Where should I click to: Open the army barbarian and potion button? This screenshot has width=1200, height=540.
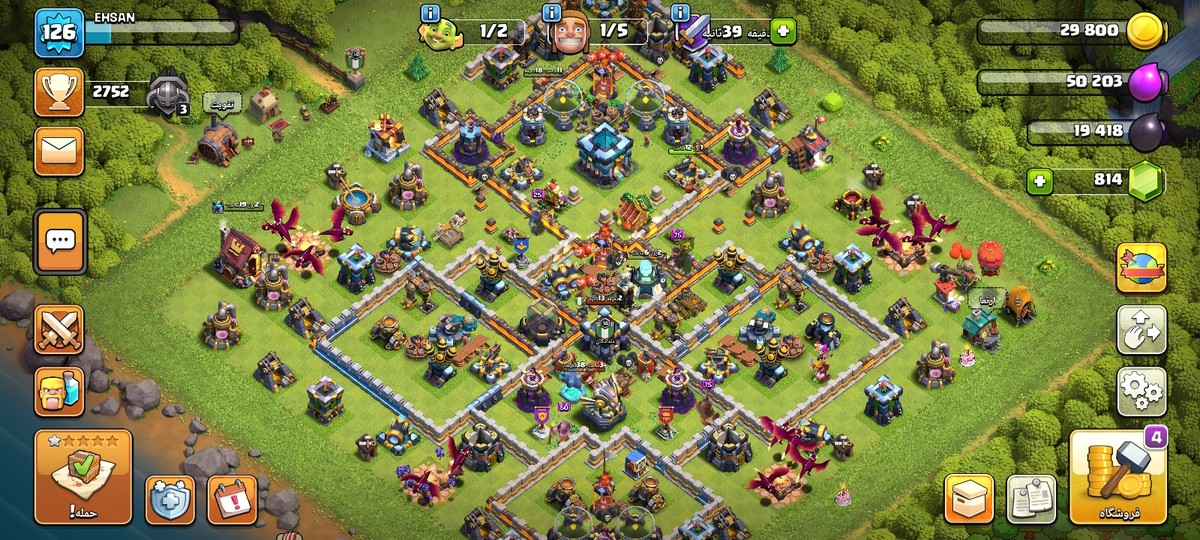[59, 390]
